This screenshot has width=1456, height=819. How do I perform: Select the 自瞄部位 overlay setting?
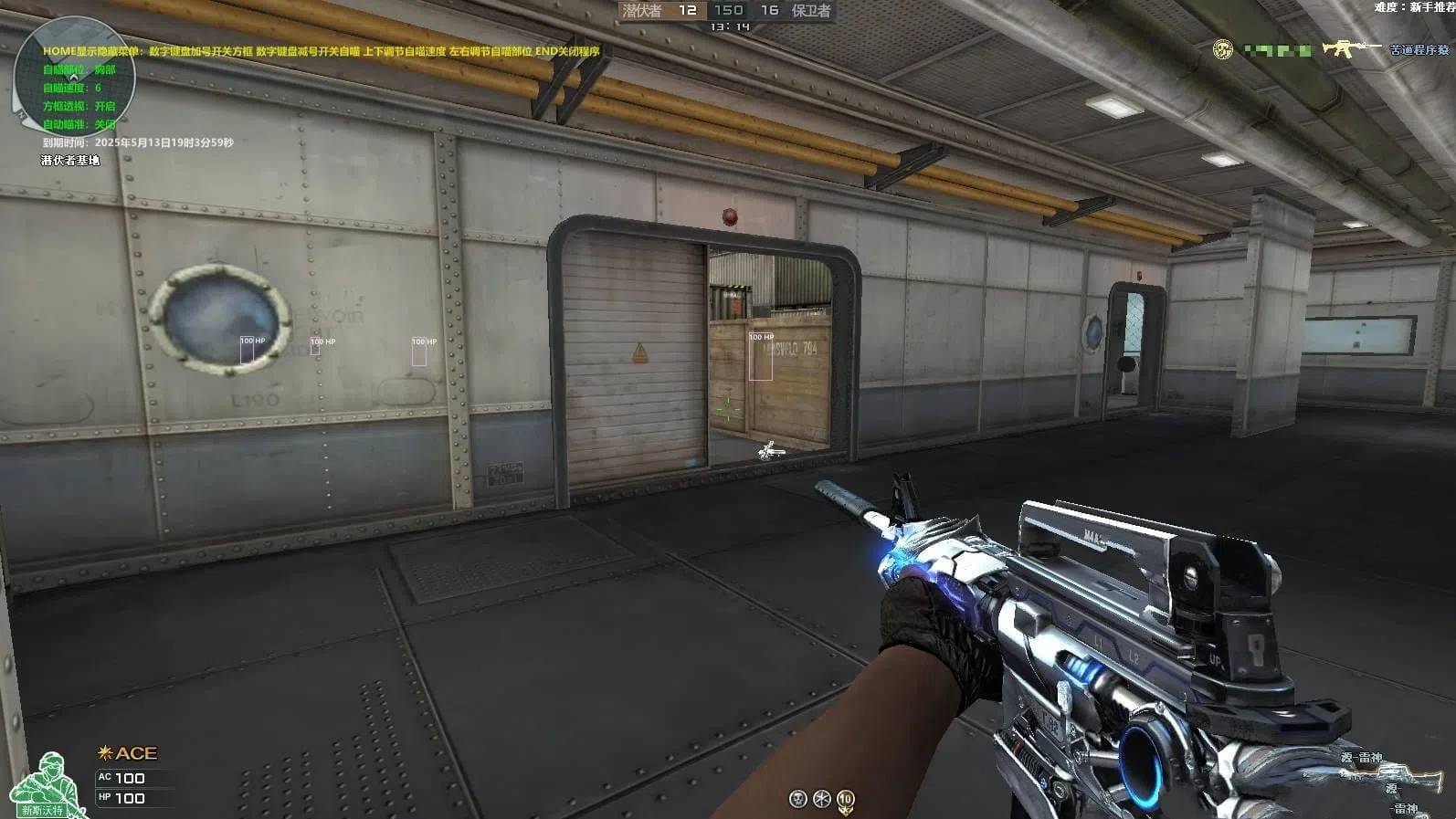79,69
